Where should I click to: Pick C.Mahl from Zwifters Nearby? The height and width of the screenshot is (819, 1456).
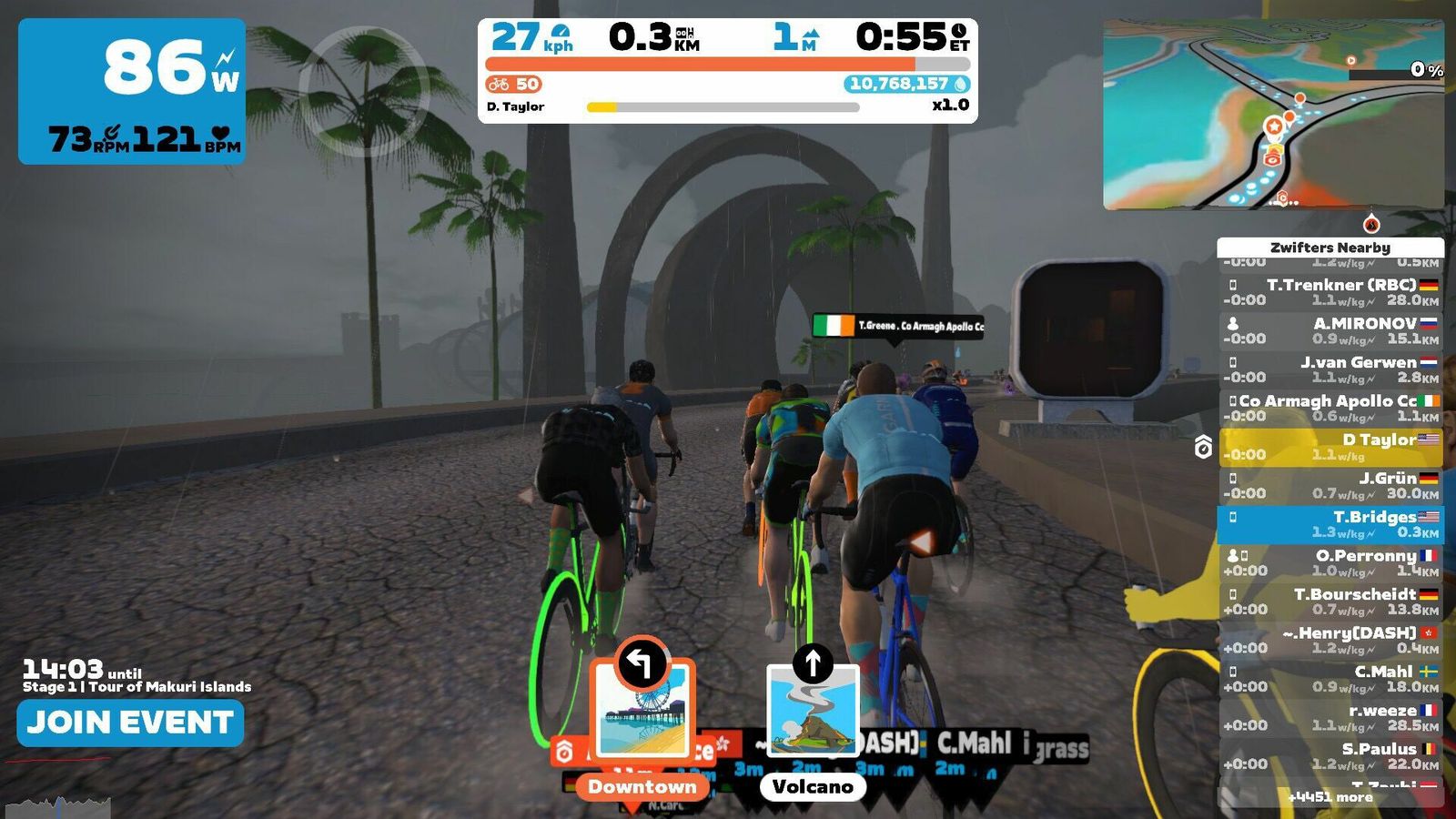coord(1330,679)
